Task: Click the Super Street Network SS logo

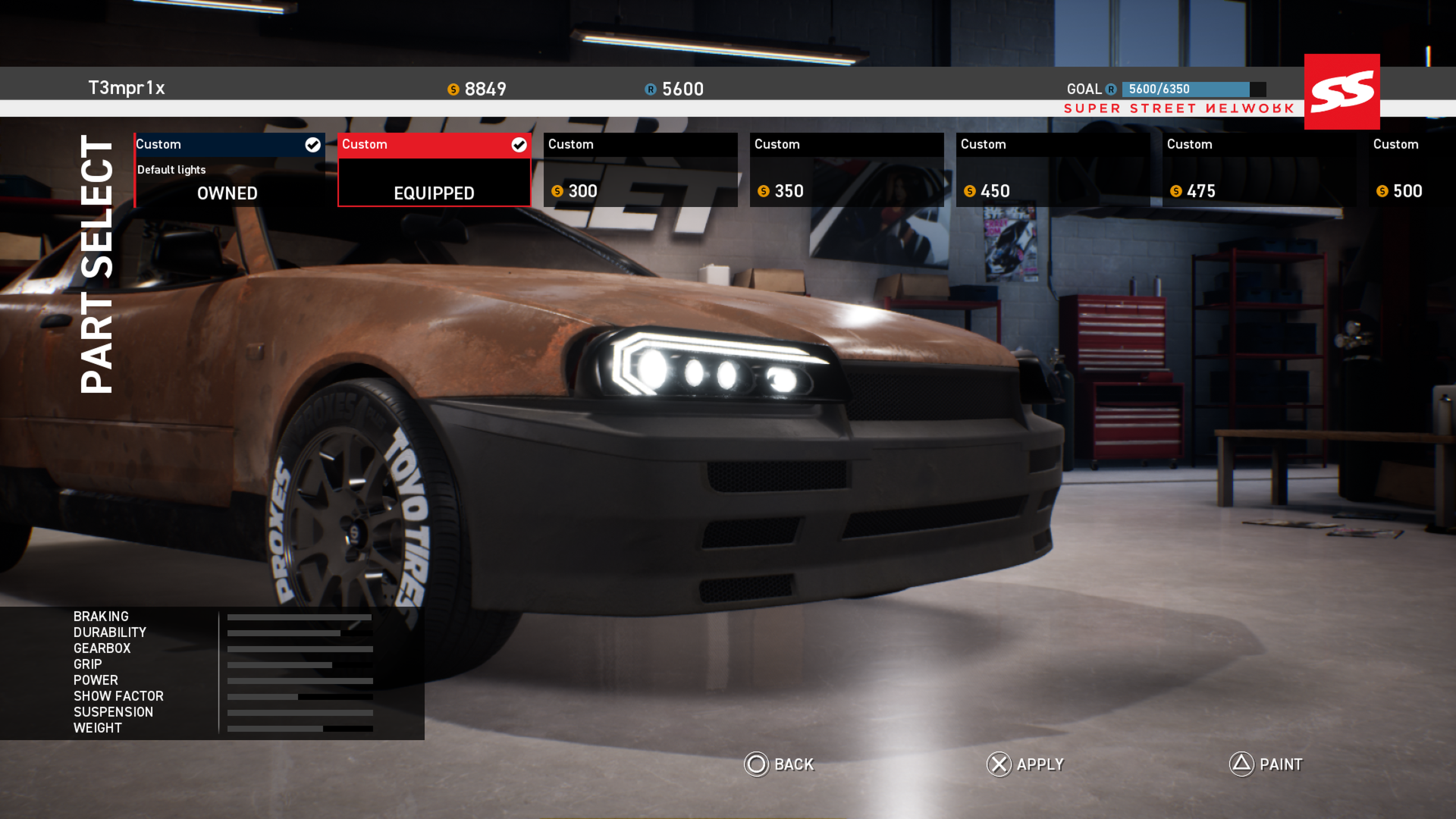Action: pos(1341,91)
